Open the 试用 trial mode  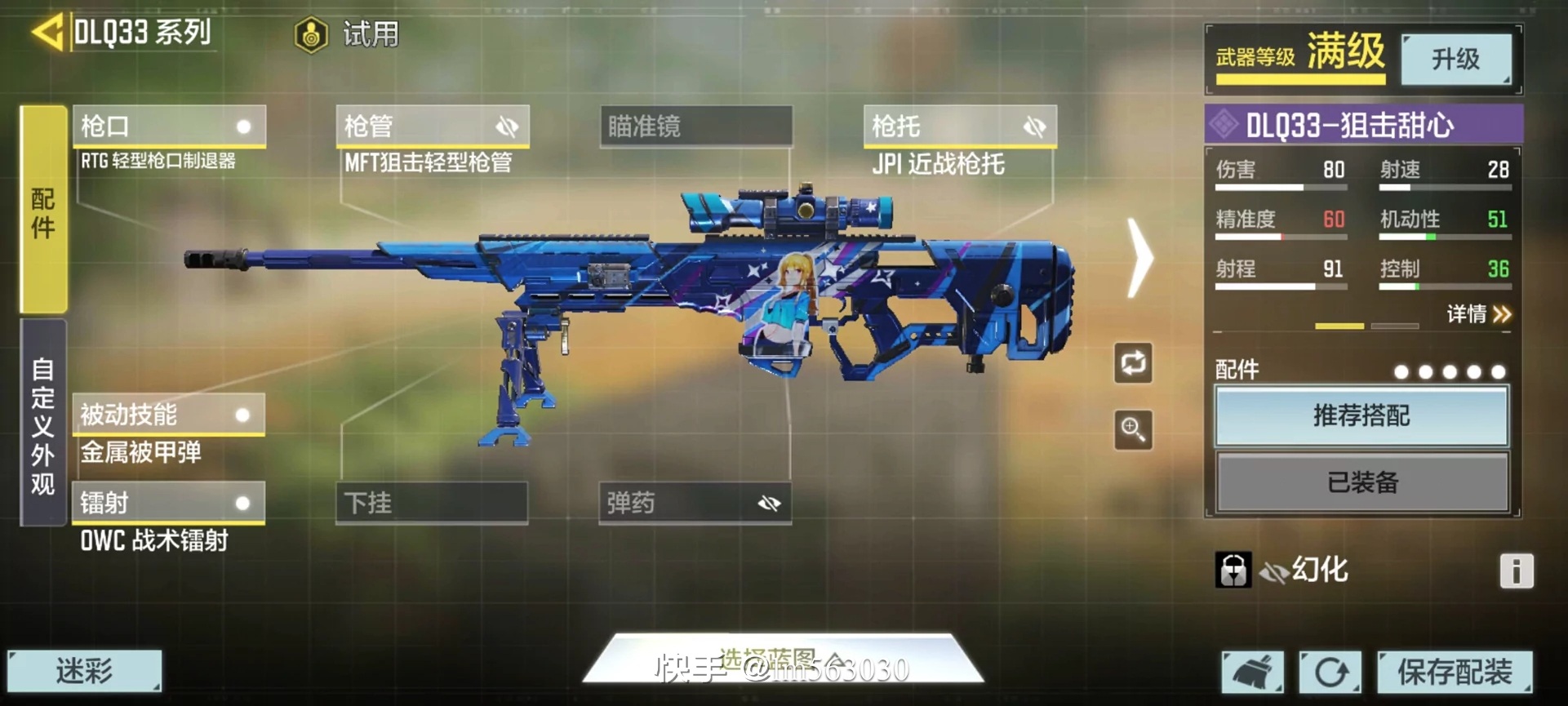pyautogui.click(x=349, y=35)
